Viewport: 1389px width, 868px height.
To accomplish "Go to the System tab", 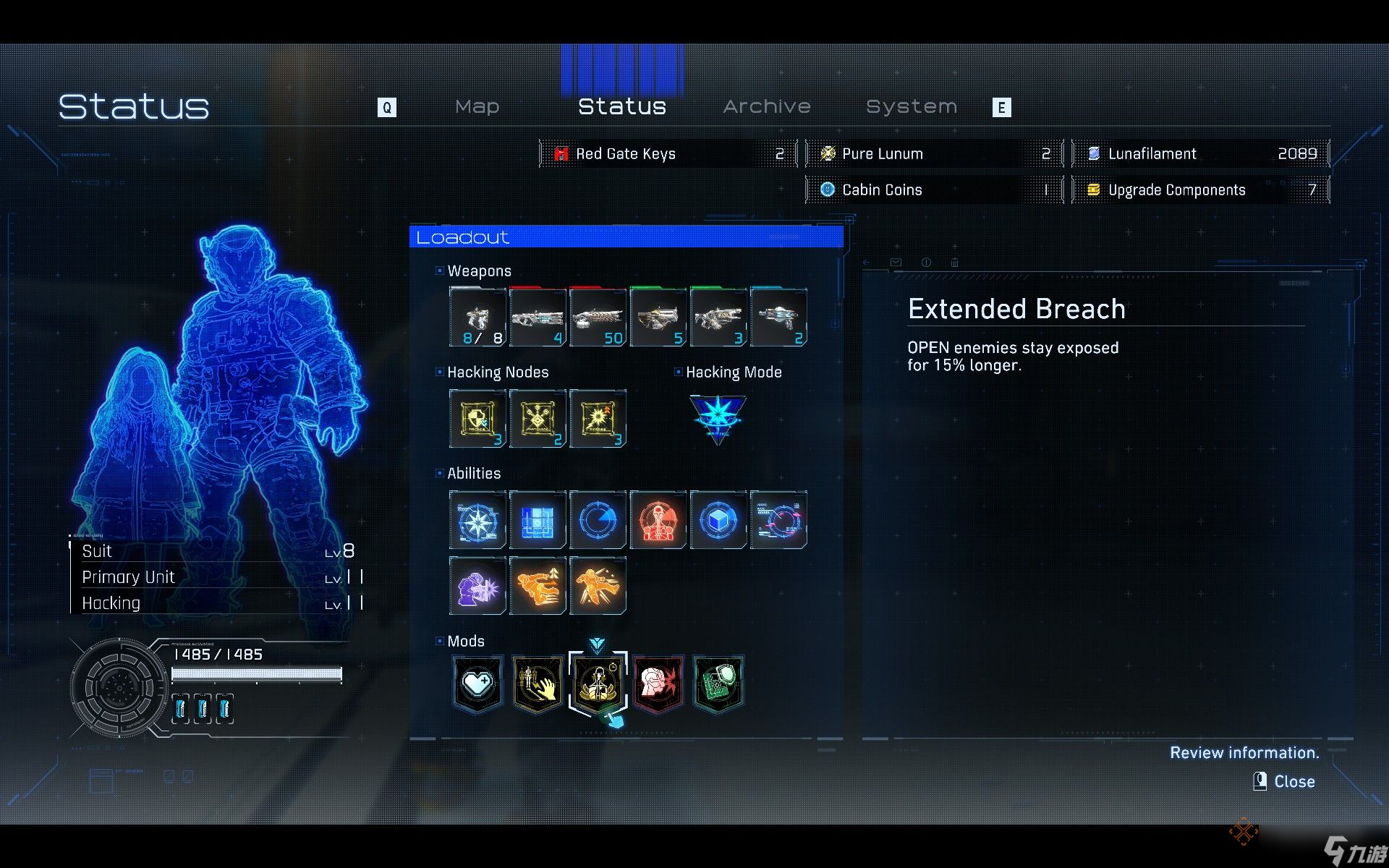I will pyautogui.click(x=912, y=107).
